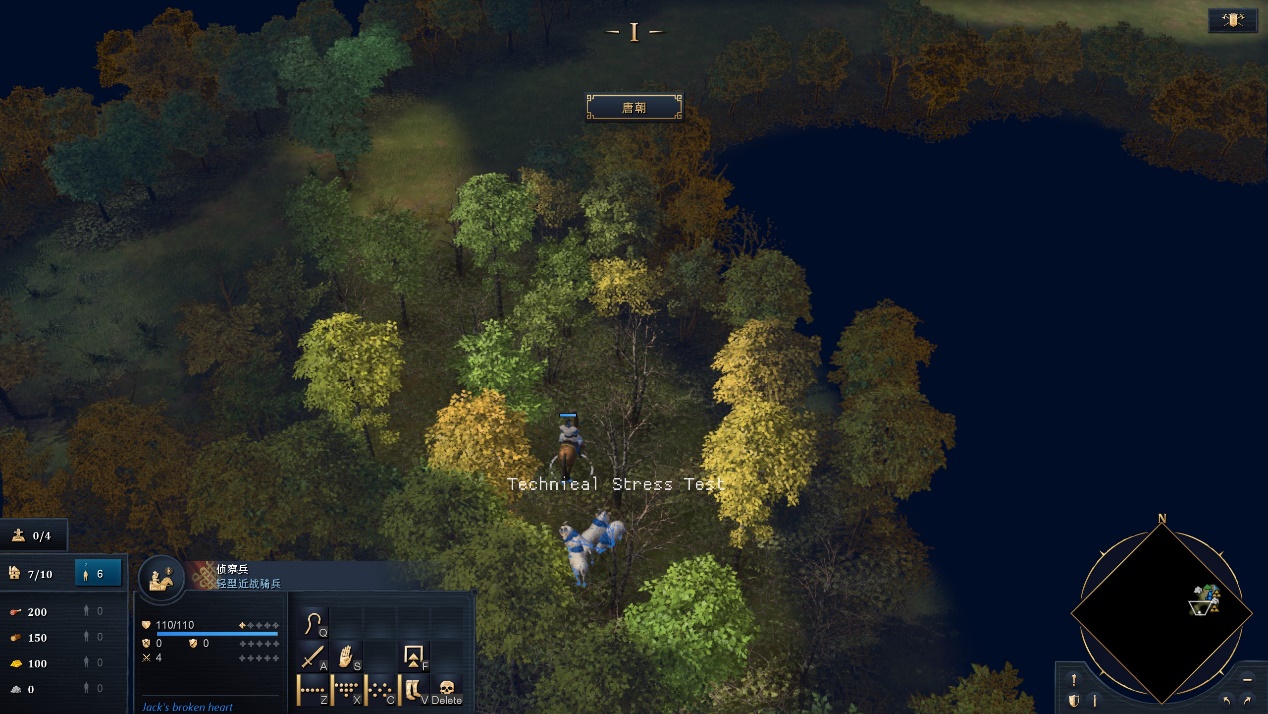Toggle the shield icon minimap button

tap(1074, 700)
